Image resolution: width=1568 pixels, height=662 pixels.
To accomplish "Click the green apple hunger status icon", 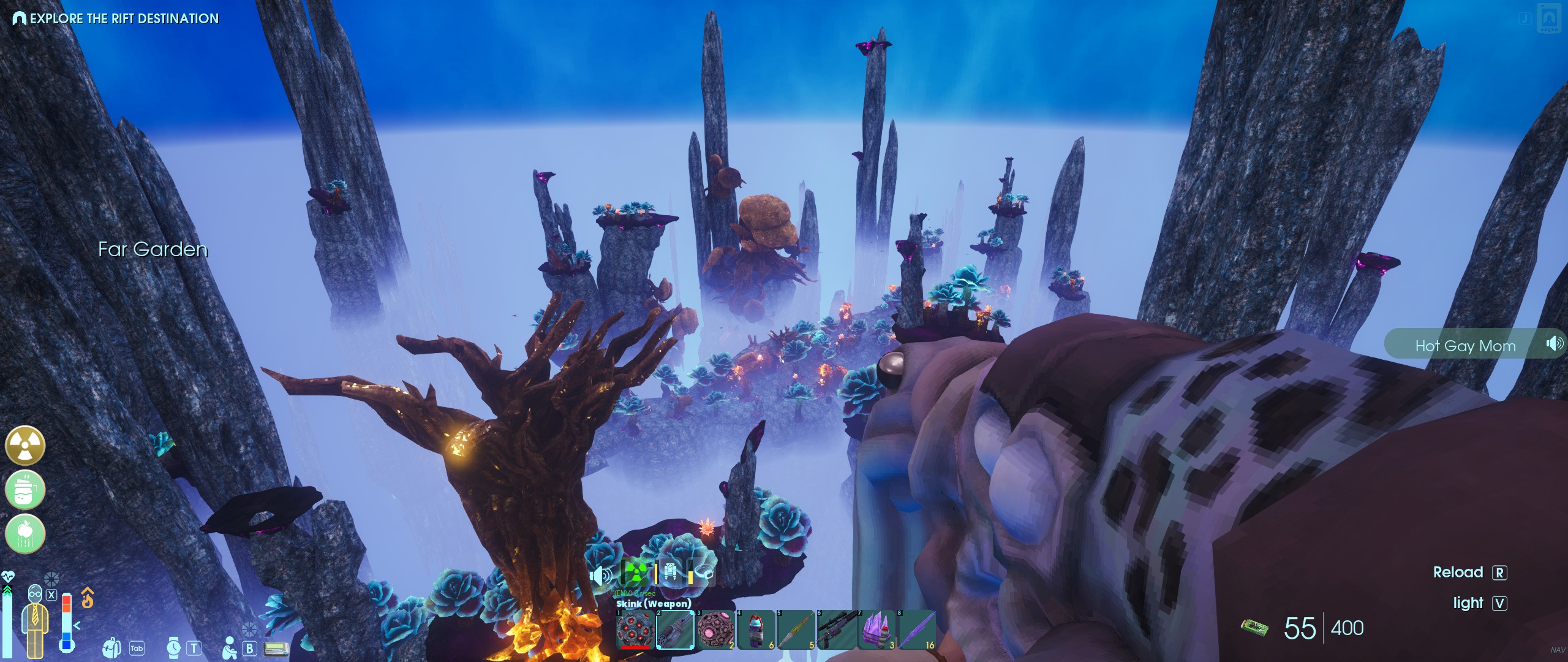I will click(25, 533).
